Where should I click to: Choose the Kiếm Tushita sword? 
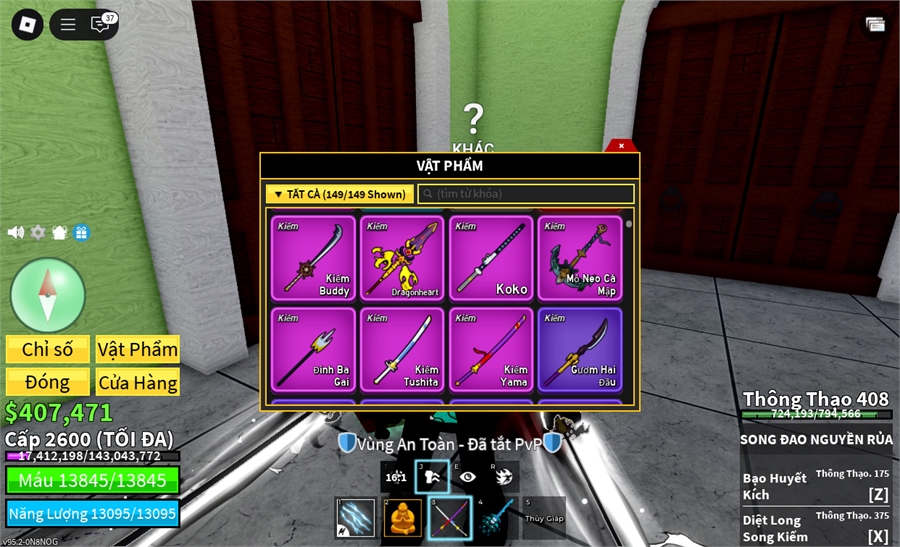click(402, 349)
